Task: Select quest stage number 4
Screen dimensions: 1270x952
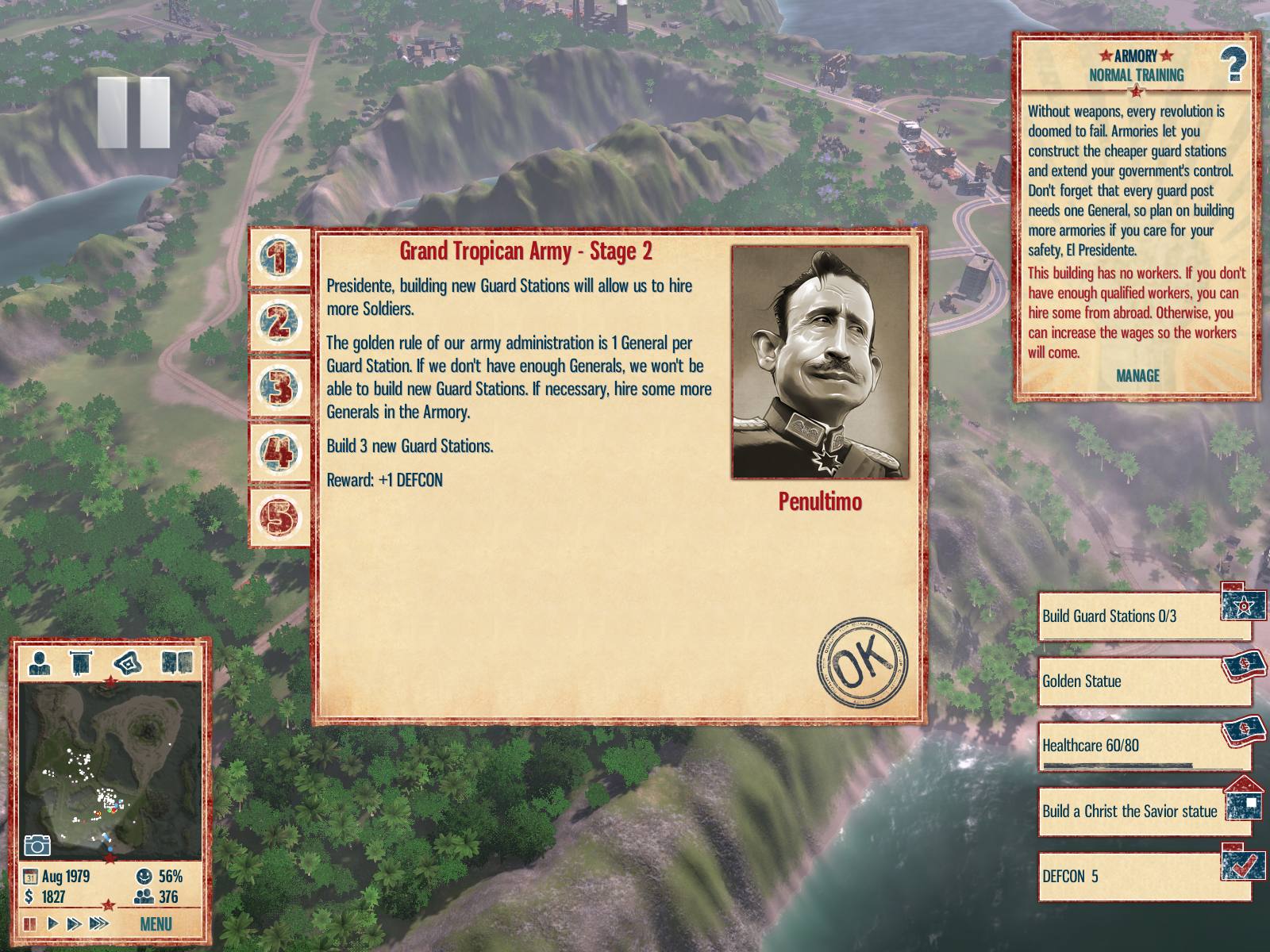Action: pyautogui.click(x=279, y=453)
